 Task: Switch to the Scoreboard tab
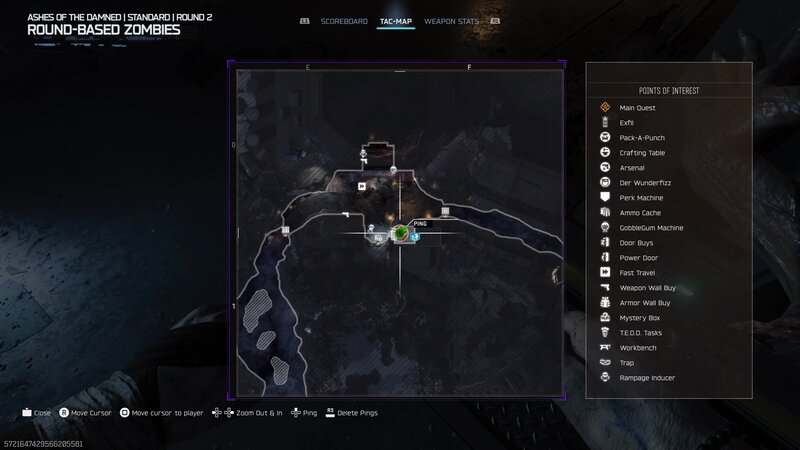click(x=345, y=21)
